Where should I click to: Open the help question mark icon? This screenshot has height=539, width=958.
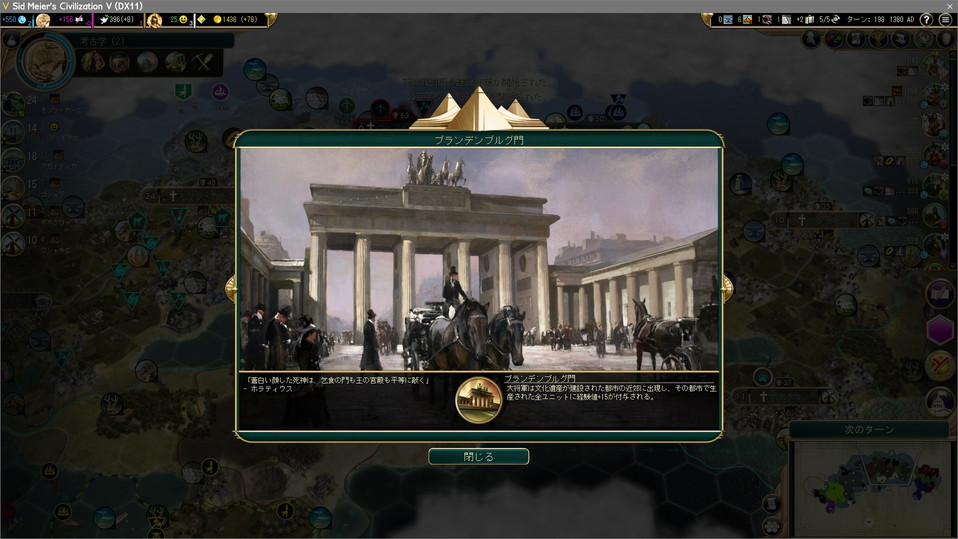(x=926, y=19)
